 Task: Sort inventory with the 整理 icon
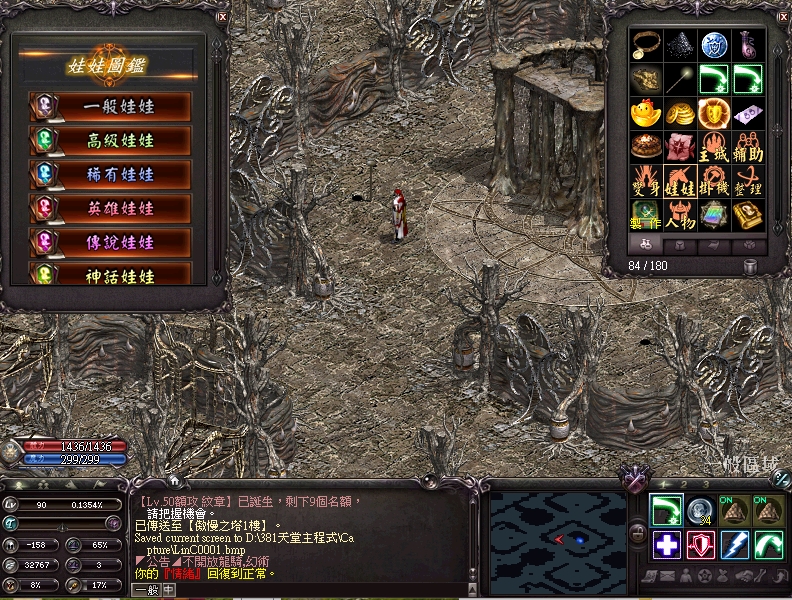pos(747,181)
